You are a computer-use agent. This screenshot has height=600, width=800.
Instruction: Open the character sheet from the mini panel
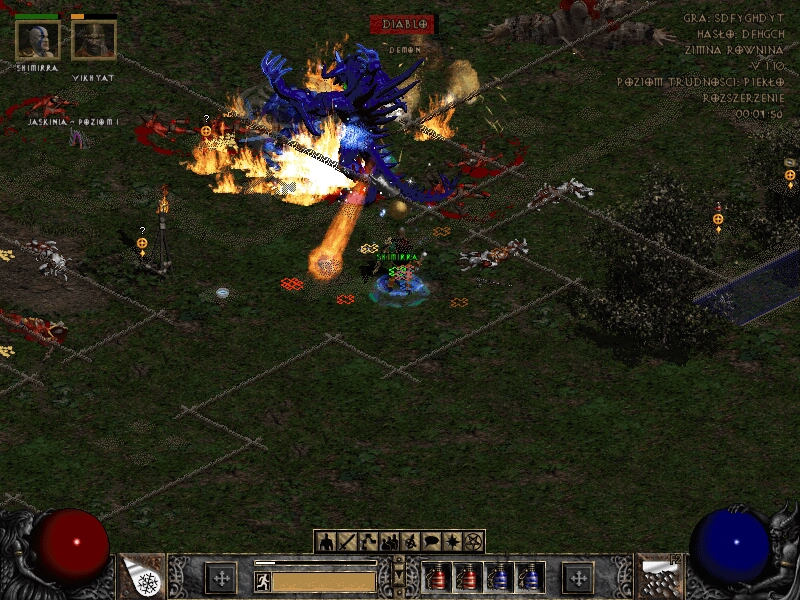[x=324, y=541]
